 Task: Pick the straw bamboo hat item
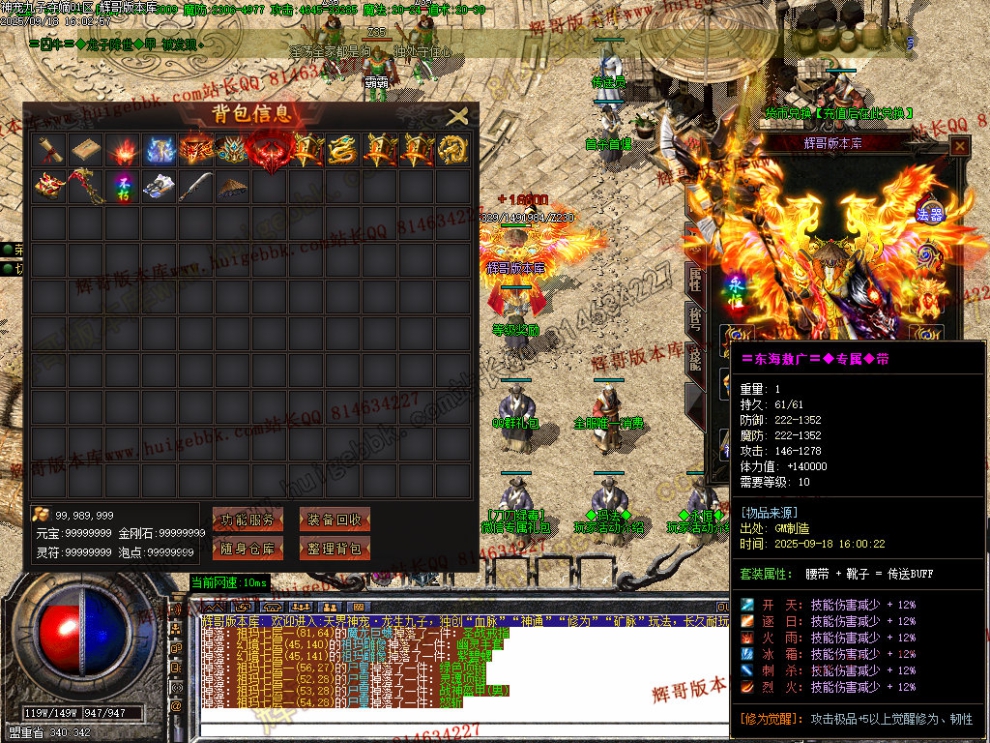233,186
